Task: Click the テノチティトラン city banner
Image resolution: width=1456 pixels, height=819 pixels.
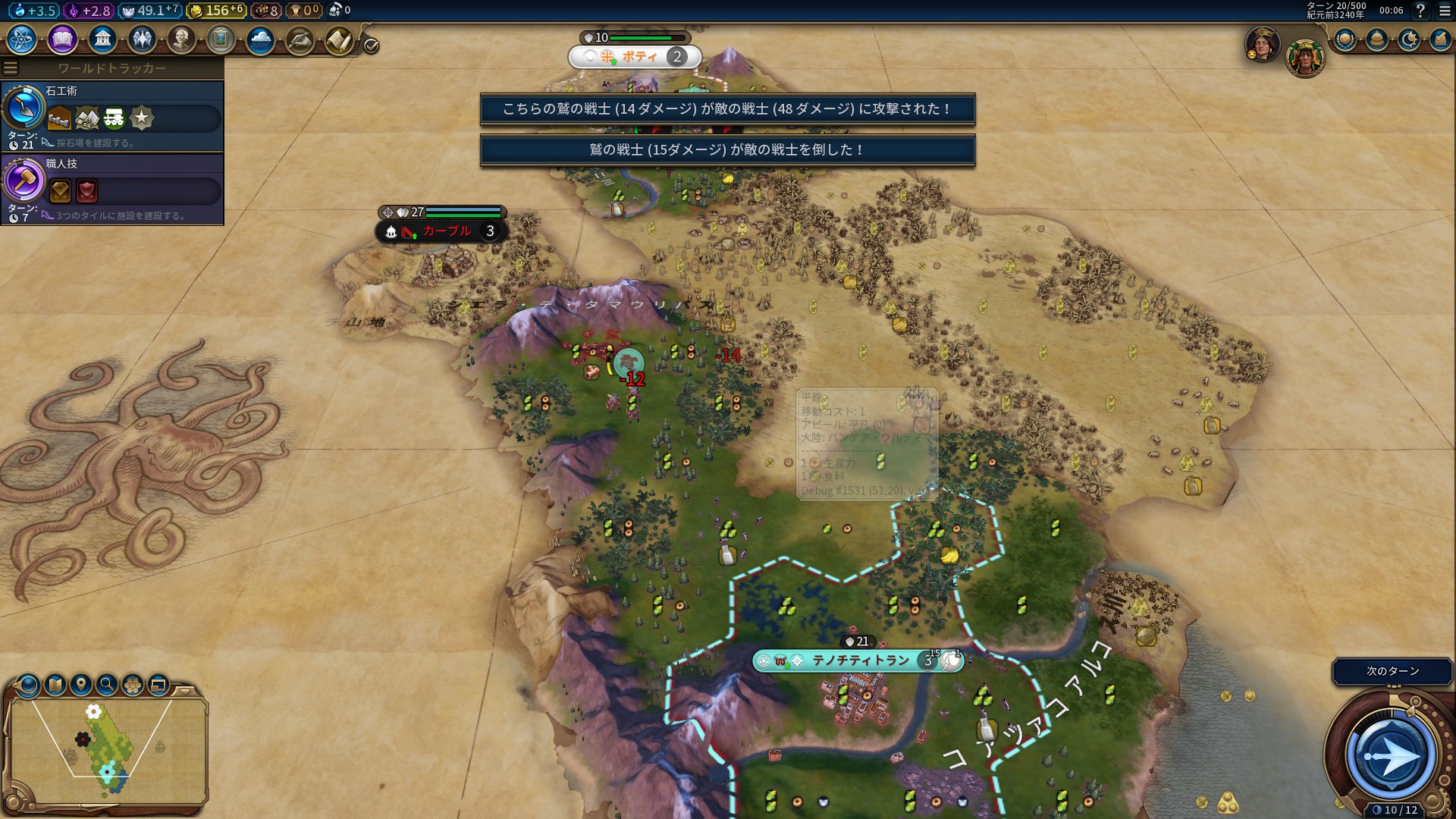Action: 859,661
